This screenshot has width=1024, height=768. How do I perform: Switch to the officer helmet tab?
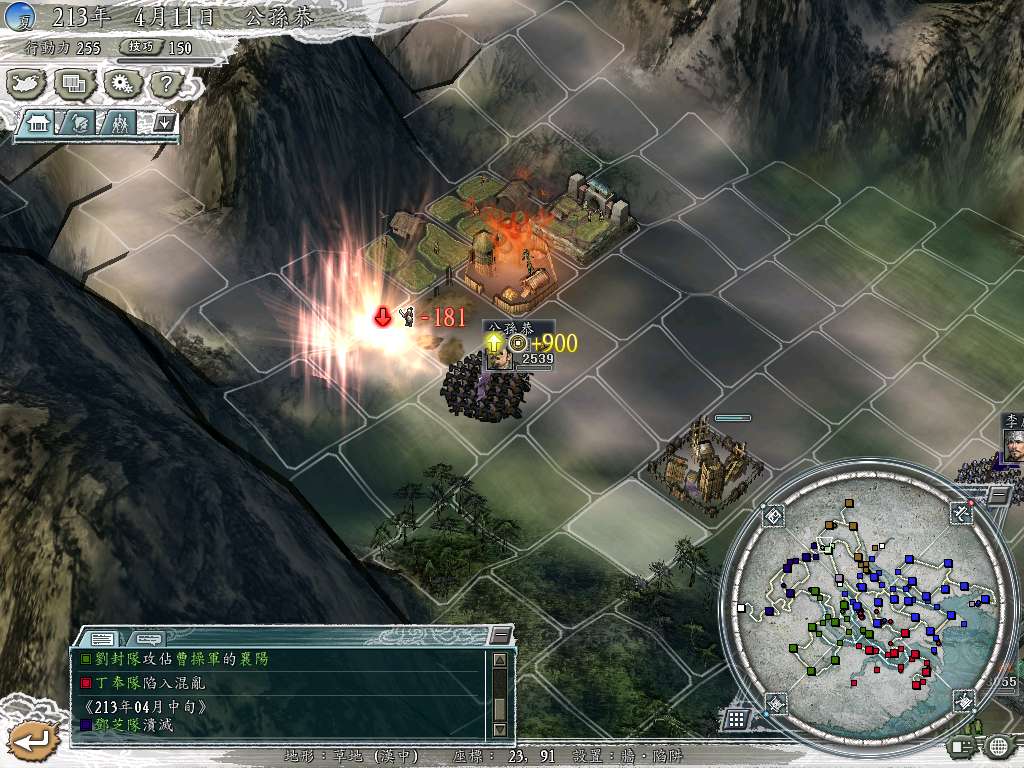[x=80, y=123]
